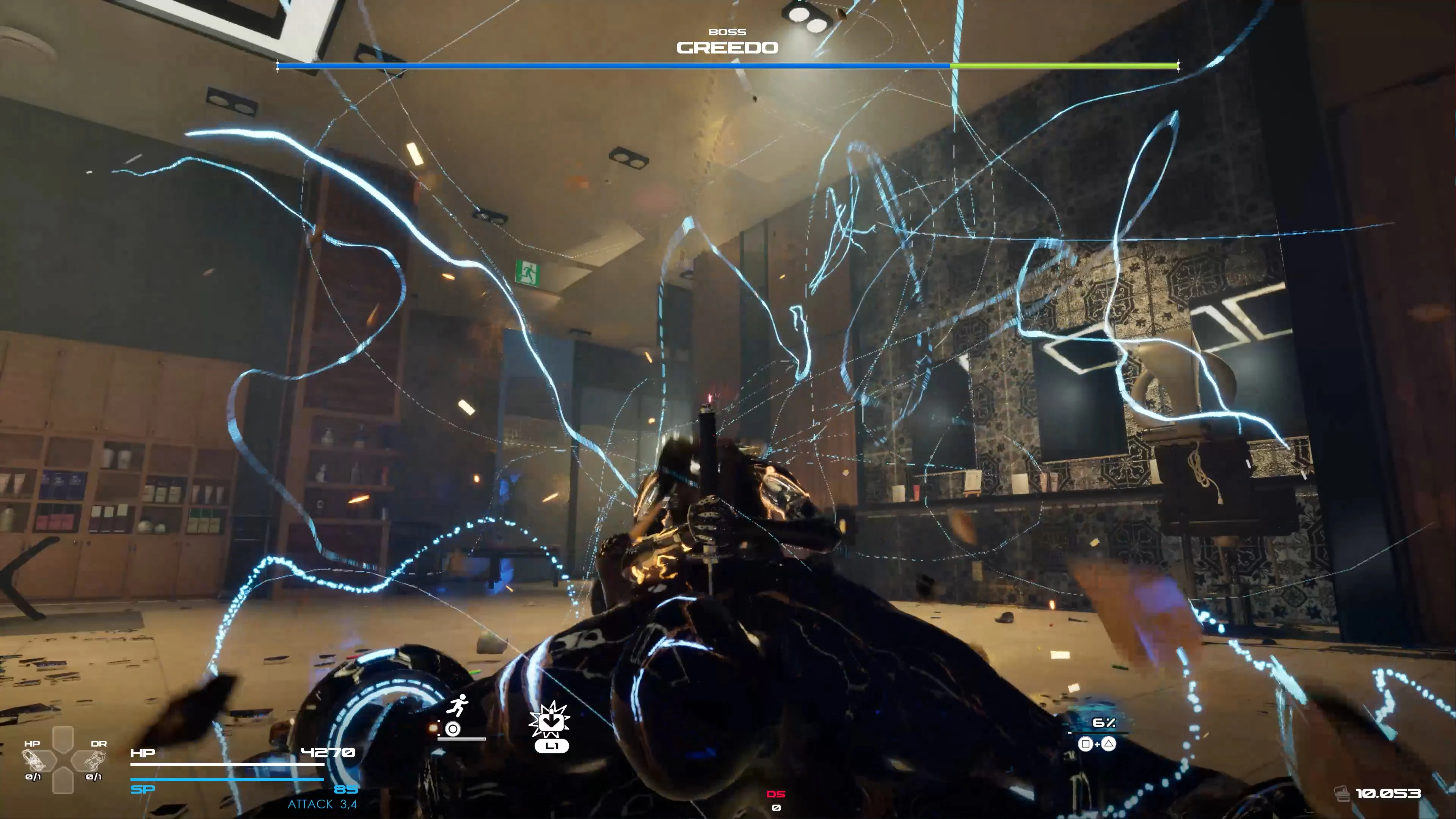Toggle the red DS counter indicator
Image resolution: width=1456 pixels, height=819 pixels.
coord(777,794)
